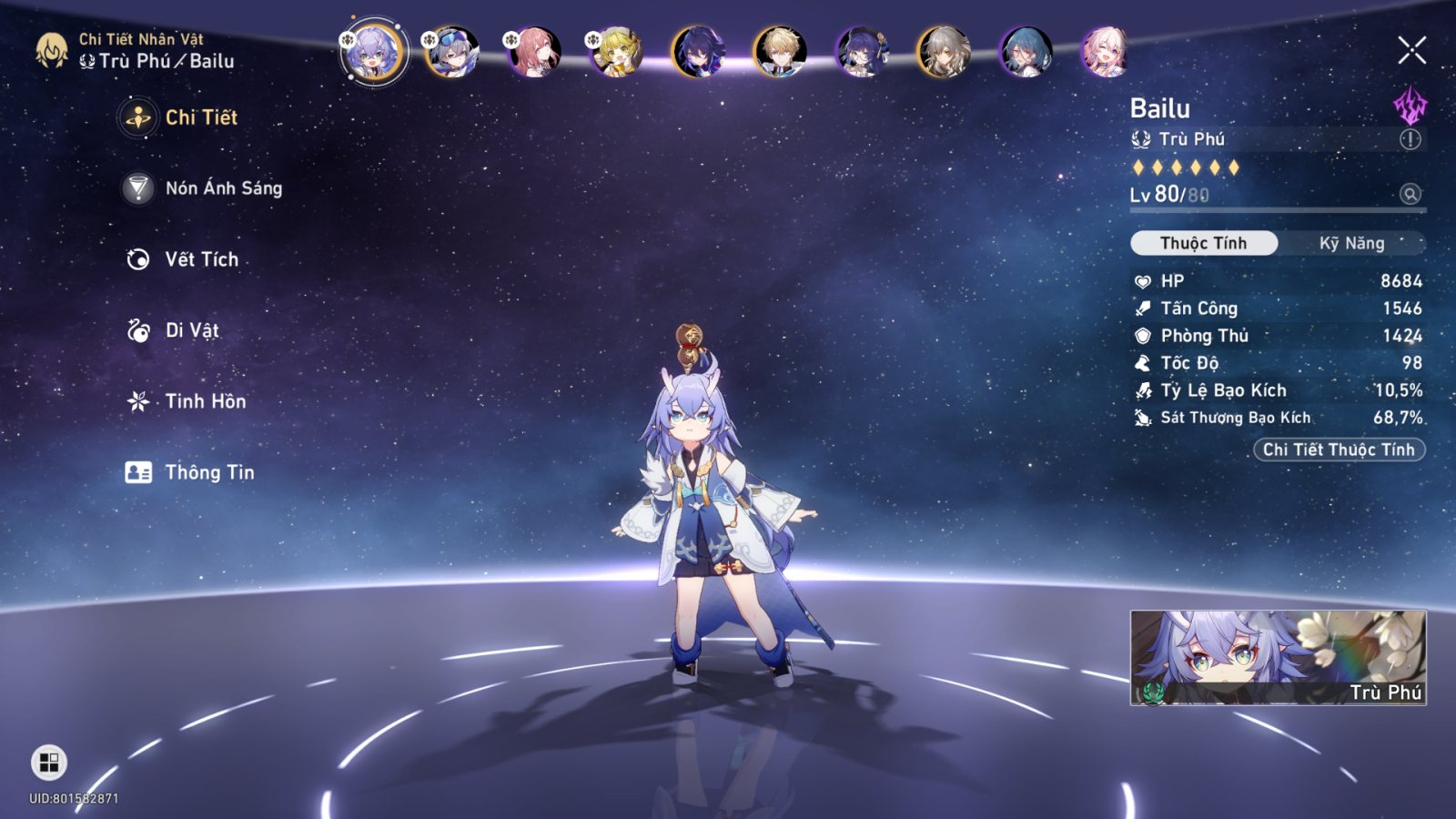Open the Chi Tiết details page
1456x819 pixels.
click(200, 117)
